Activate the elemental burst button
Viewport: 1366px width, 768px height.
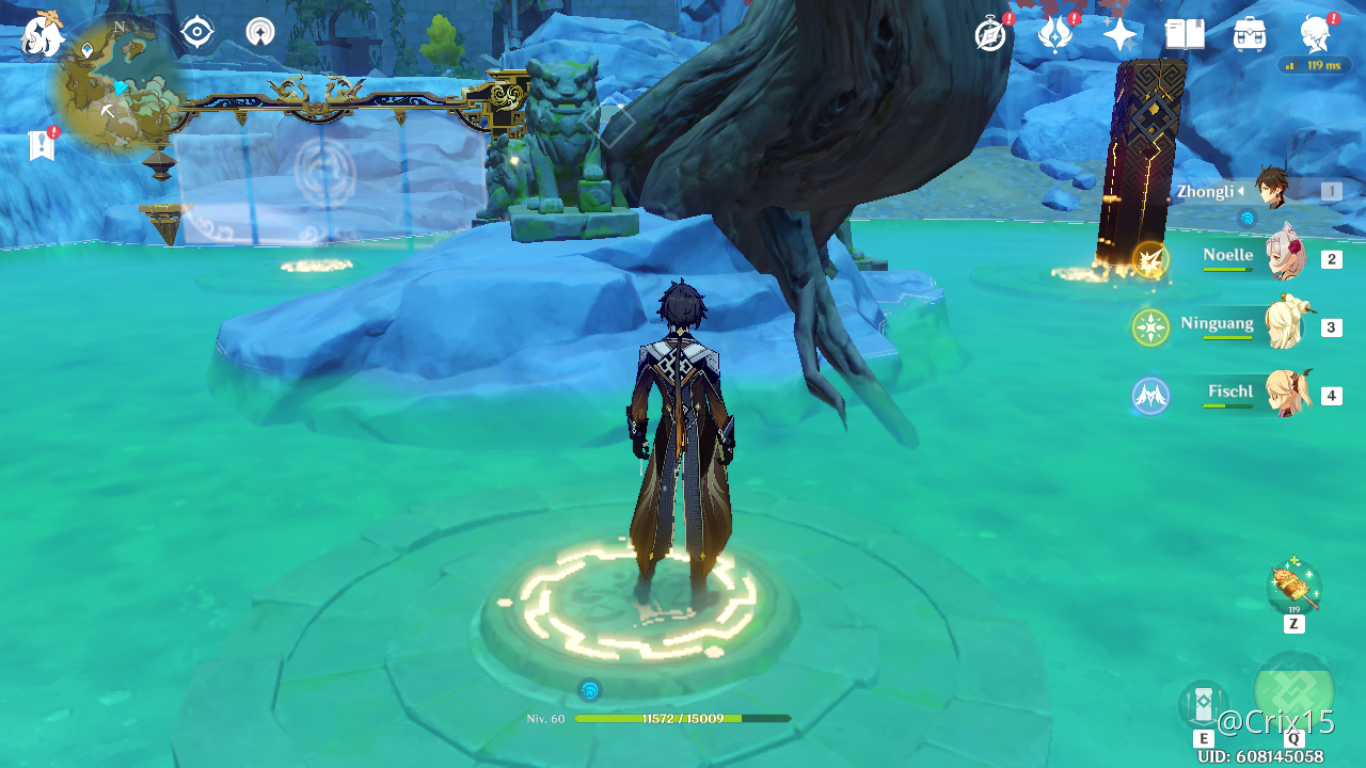[1293, 691]
